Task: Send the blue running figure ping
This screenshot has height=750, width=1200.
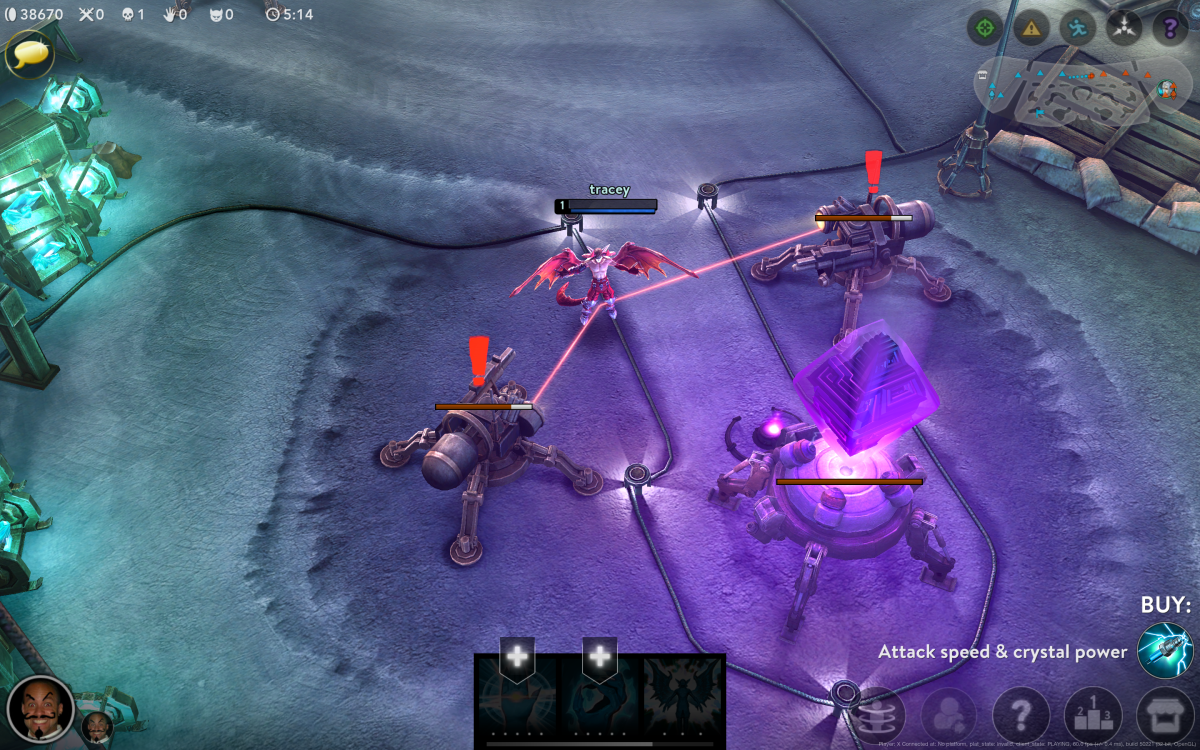Action: pyautogui.click(x=1078, y=28)
